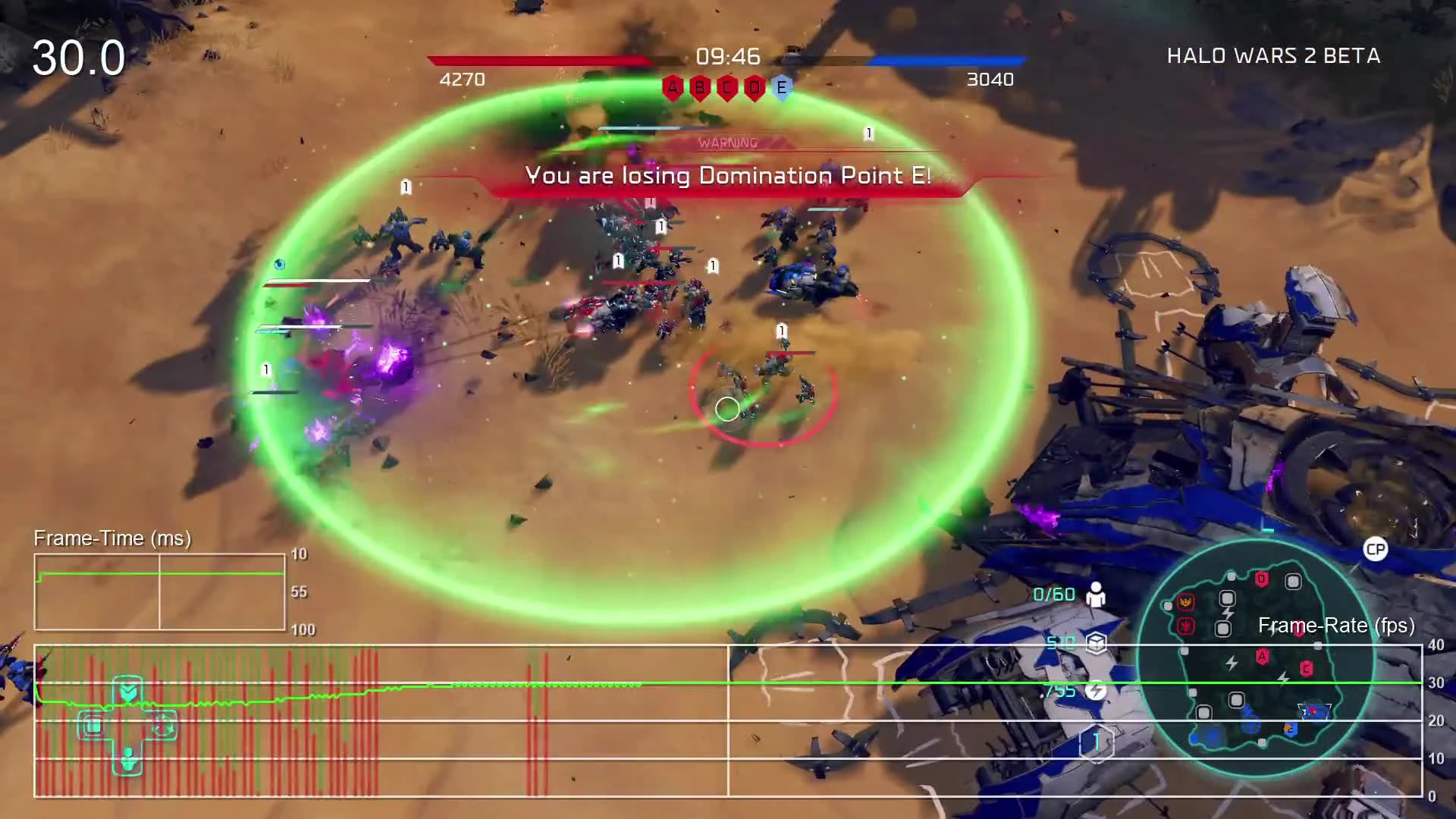The image size is (1456, 819).
Task: Click the red eagle leader icon on minimap
Action: tap(1185, 602)
